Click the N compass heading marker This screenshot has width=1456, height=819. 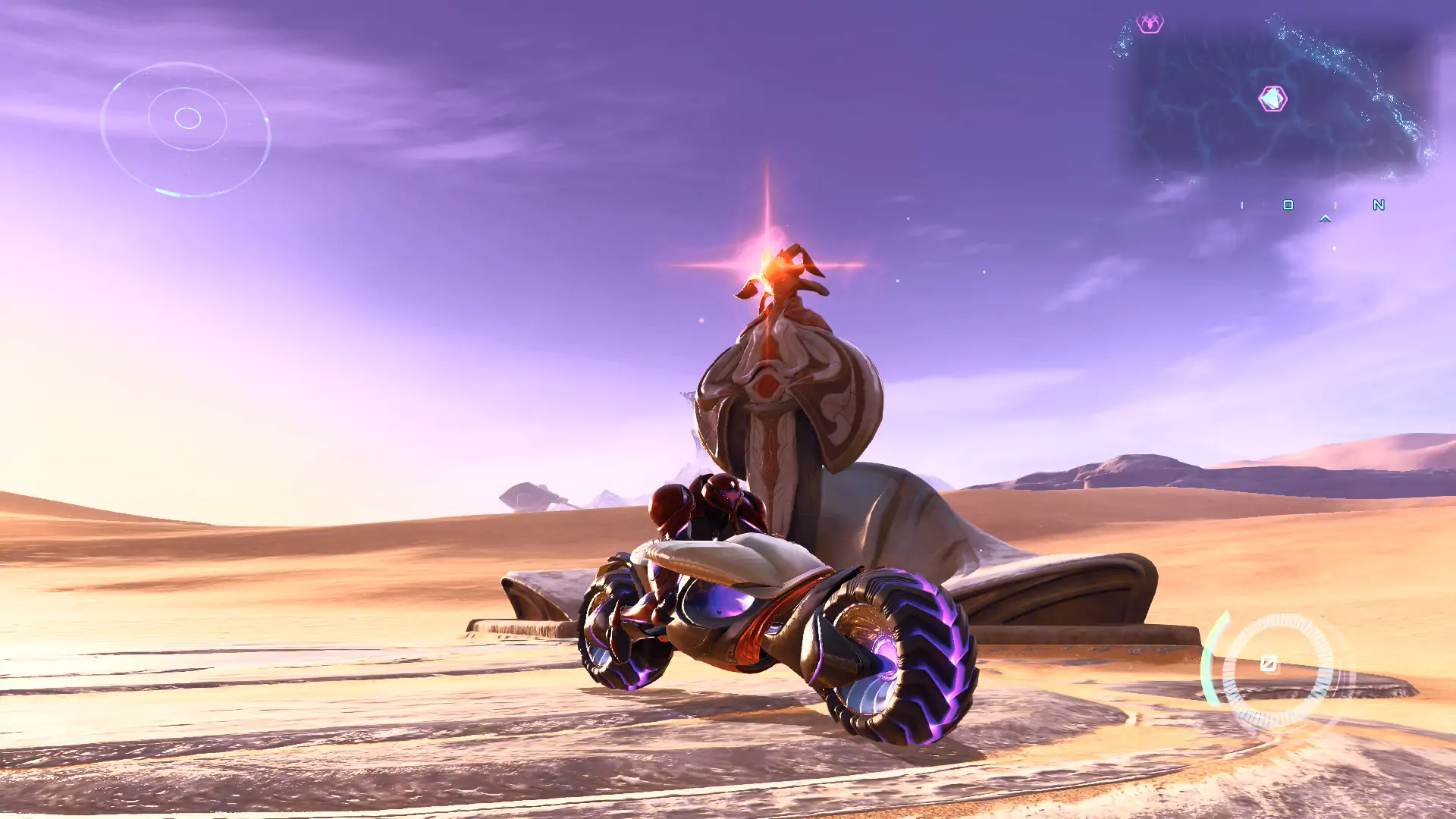coord(1379,205)
